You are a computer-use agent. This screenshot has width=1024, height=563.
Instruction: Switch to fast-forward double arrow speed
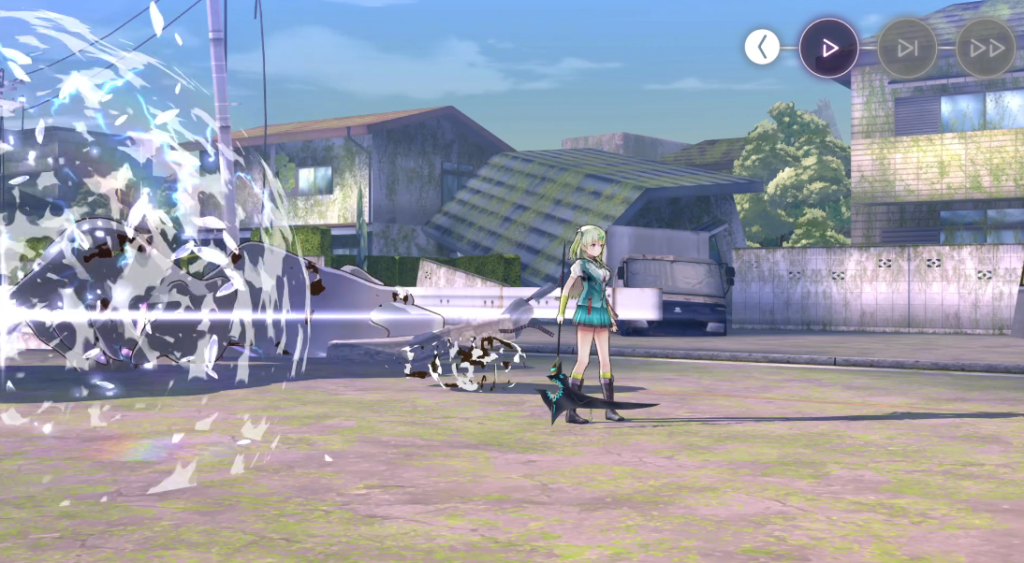pyautogui.click(x=985, y=47)
